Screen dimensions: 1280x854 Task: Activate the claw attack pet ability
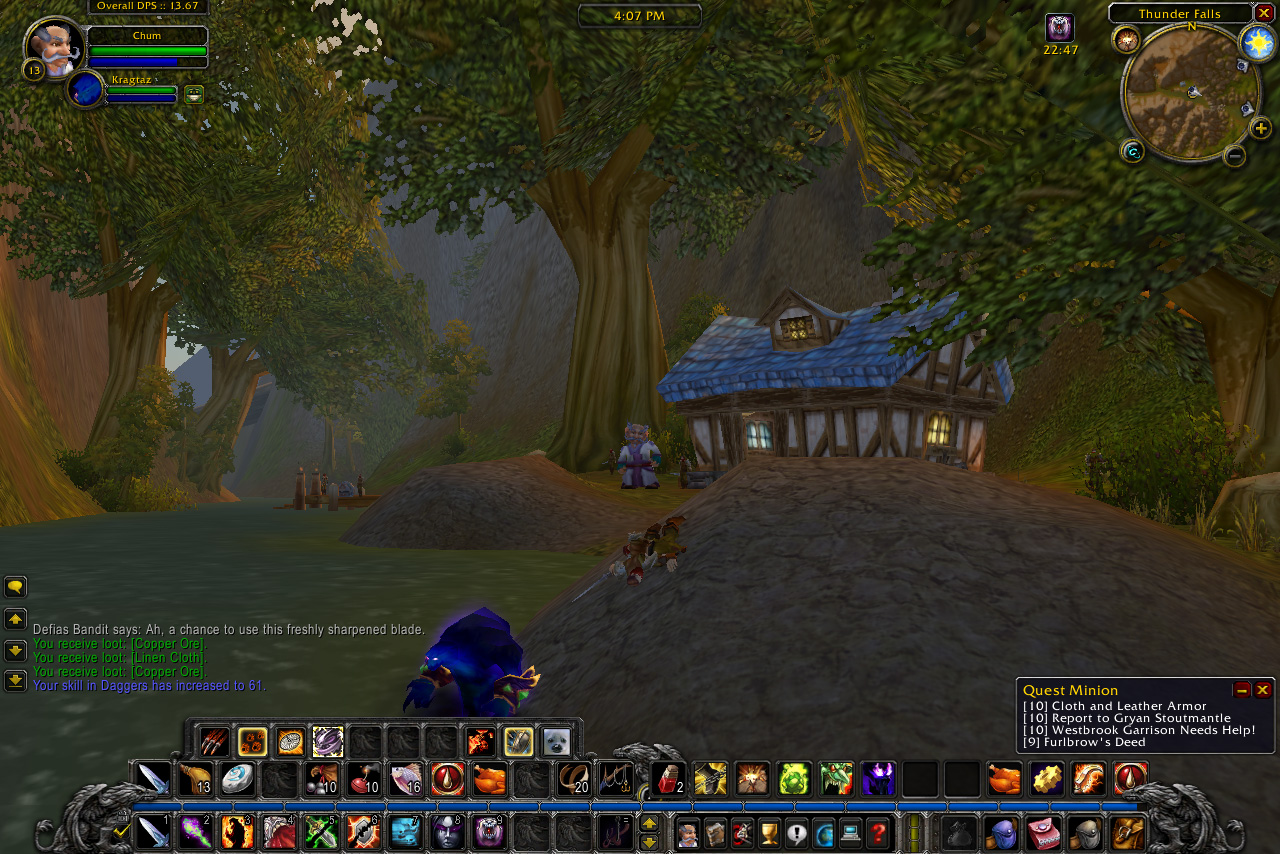(x=214, y=742)
